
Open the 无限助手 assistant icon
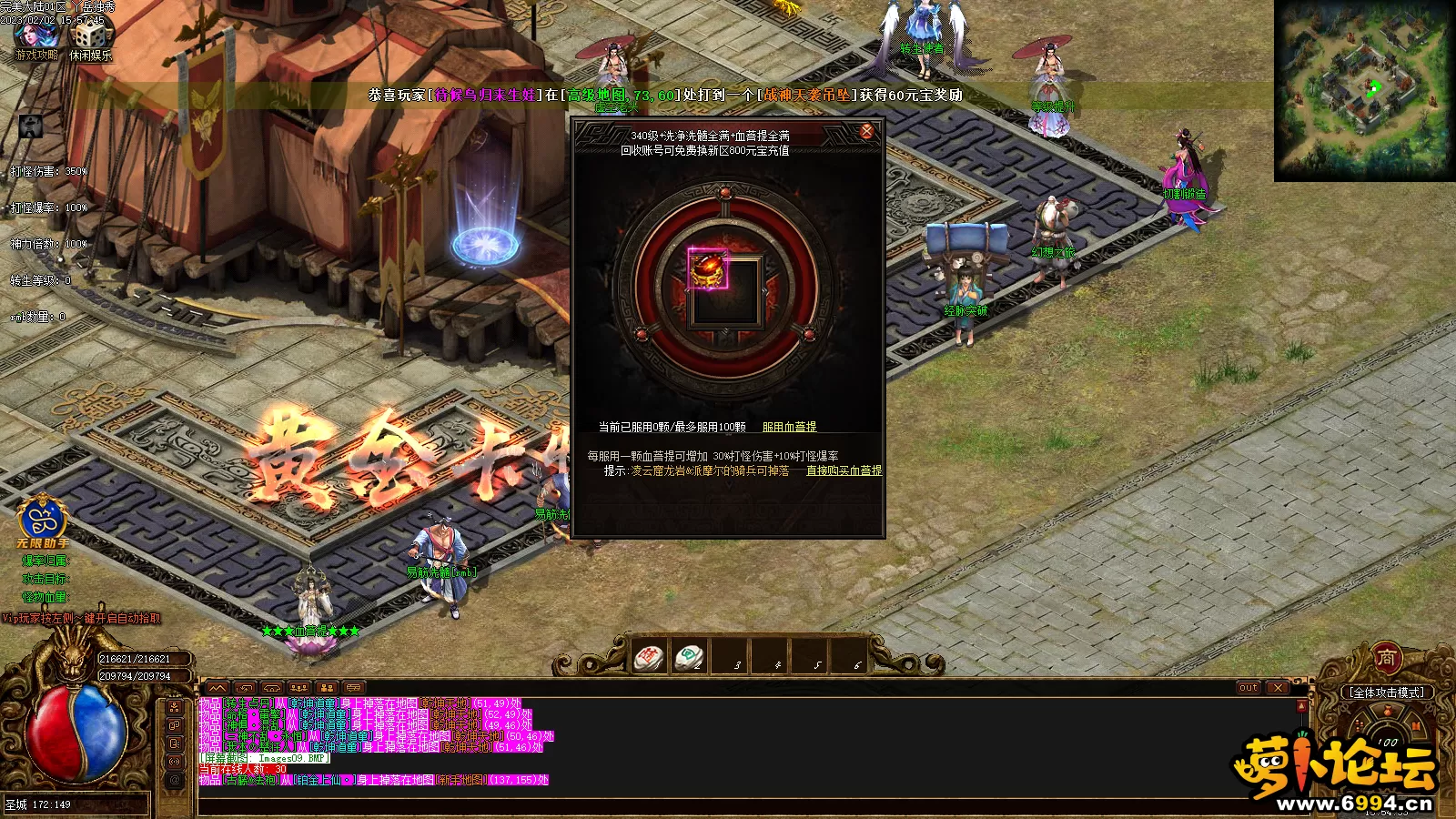click(42, 521)
